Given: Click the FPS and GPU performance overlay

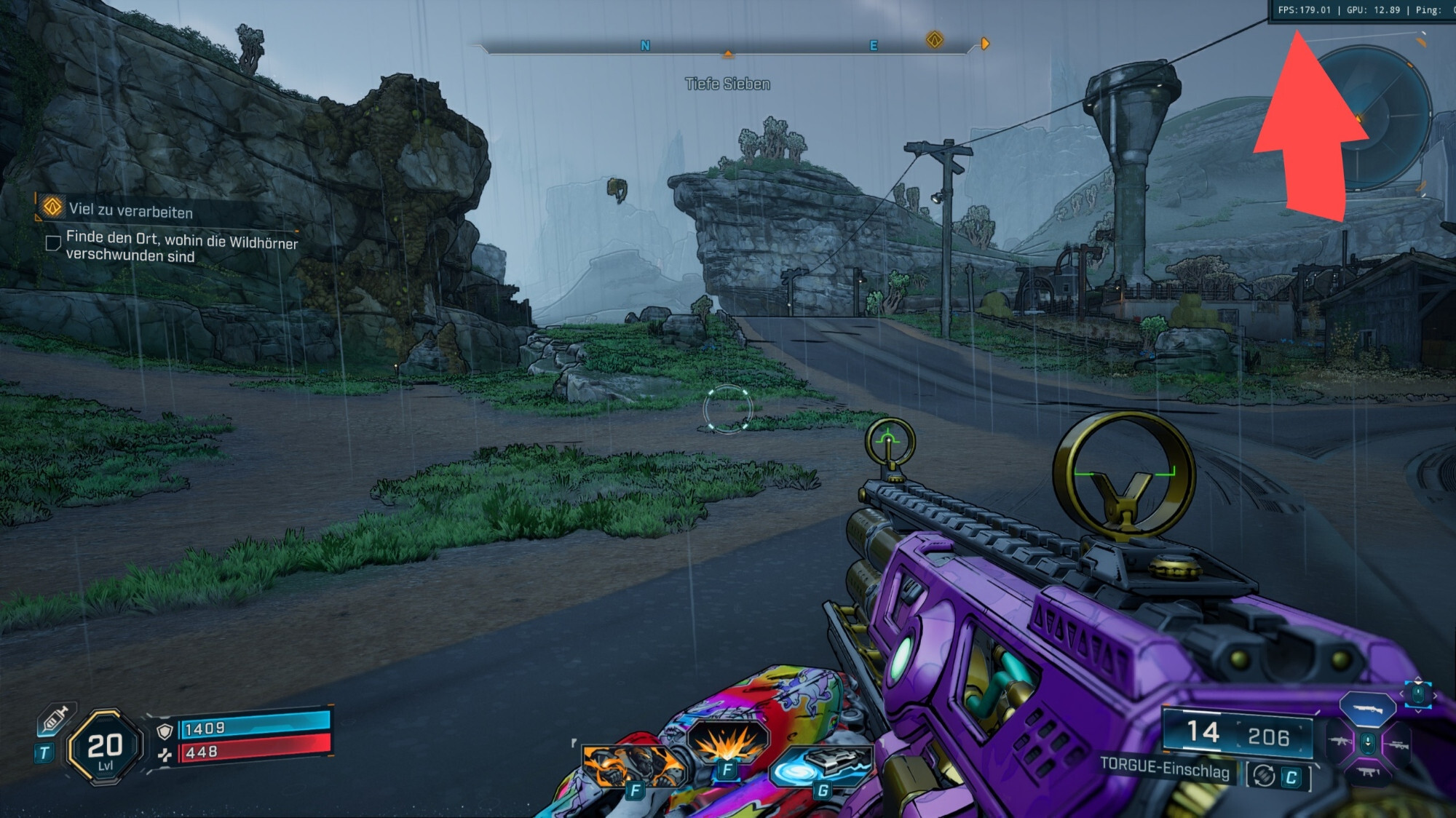Looking at the screenshot, I should click(x=1361, y=10).
